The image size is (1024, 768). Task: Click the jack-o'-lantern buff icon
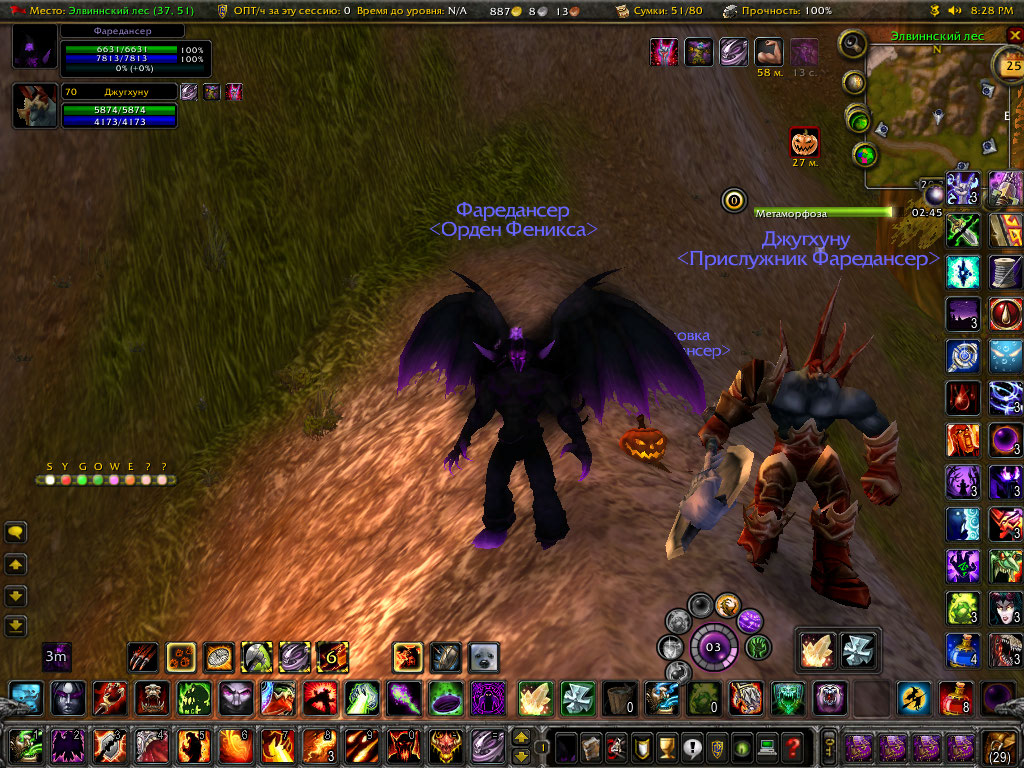(x=804, y=141)
